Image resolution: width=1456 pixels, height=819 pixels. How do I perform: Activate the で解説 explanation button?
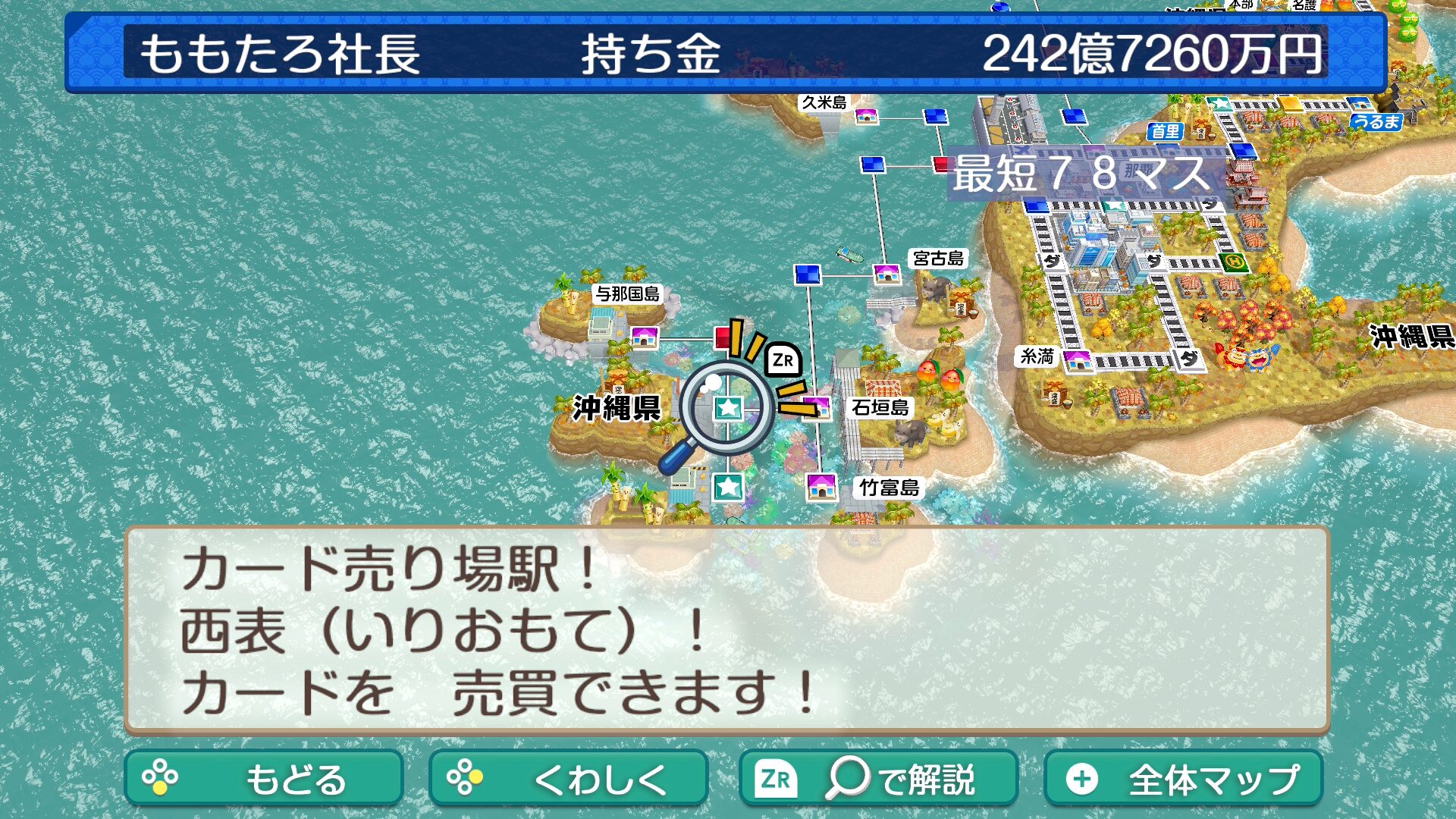coord(878,778)
